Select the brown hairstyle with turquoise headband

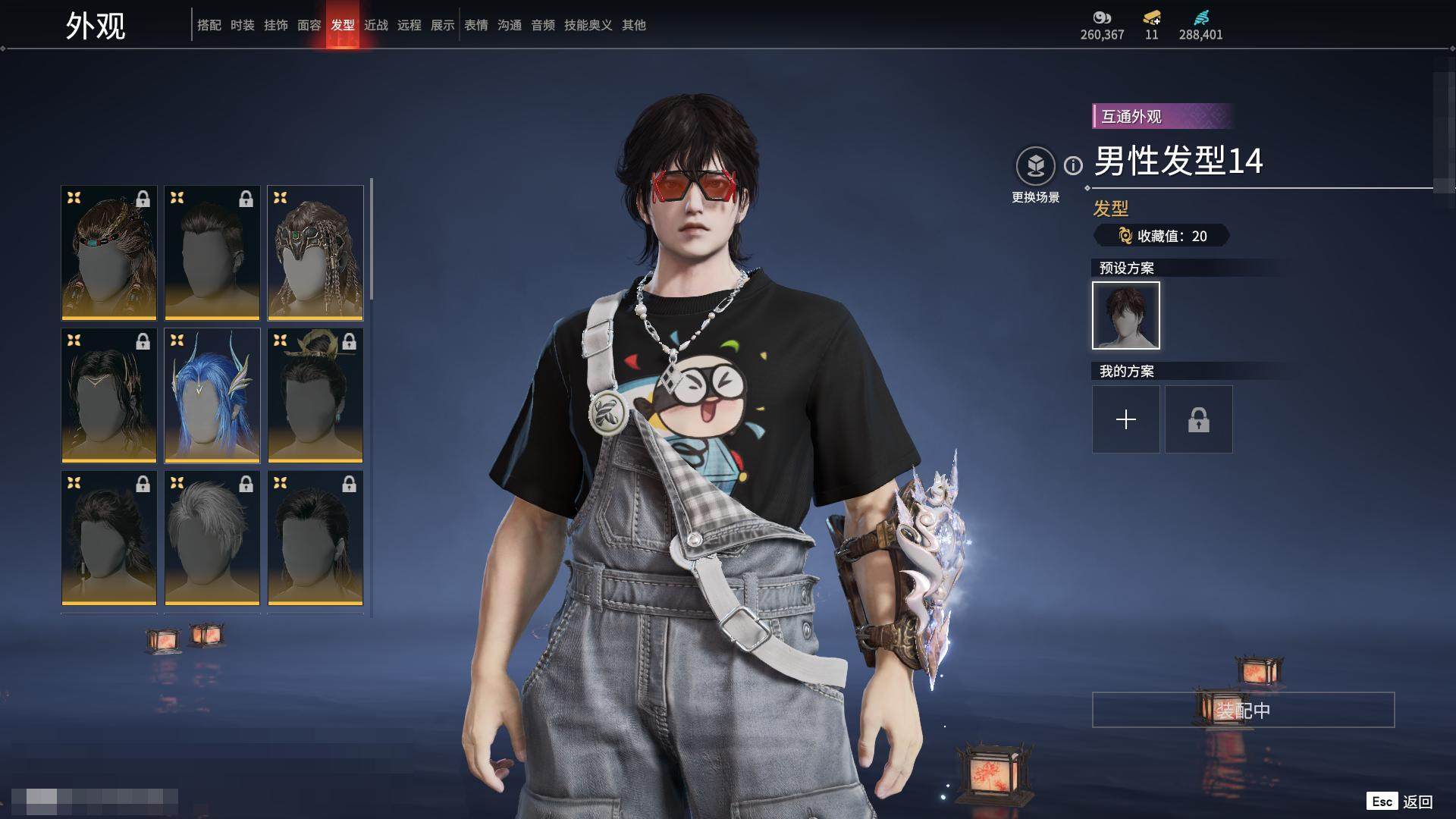pos(109,253)
